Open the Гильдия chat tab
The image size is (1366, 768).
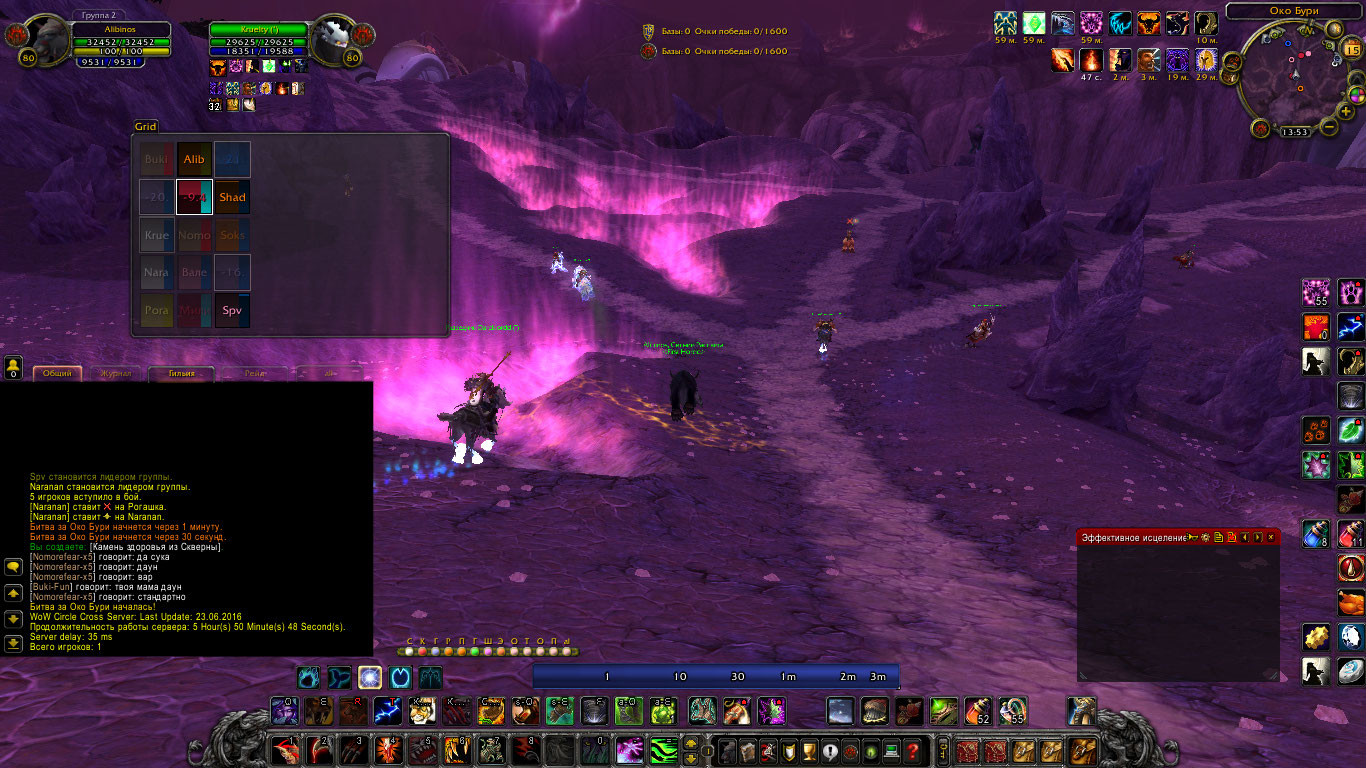[x=182, y=374]
